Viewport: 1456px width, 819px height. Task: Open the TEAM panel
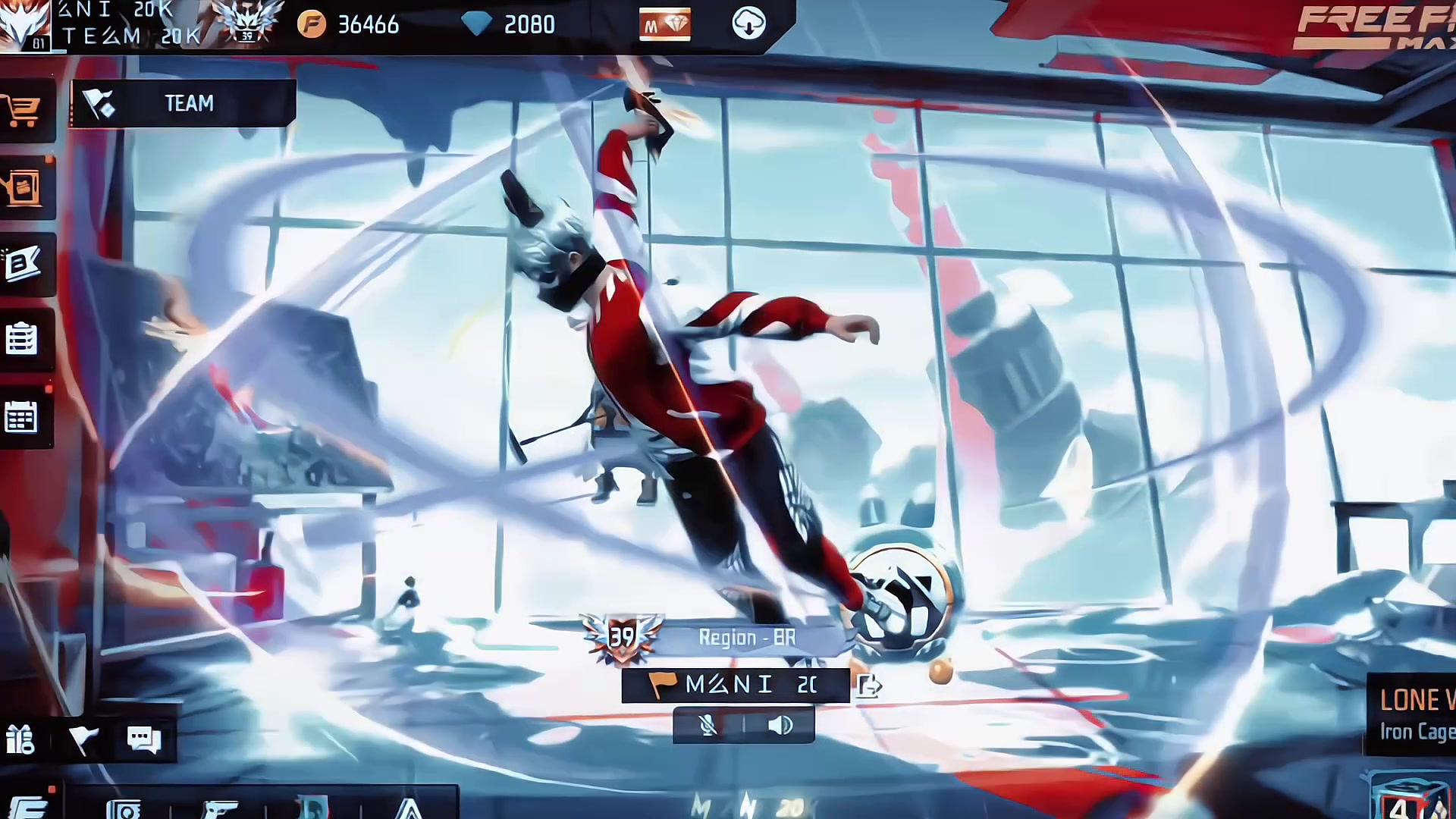pyautogui.click(x=182, y=103)
